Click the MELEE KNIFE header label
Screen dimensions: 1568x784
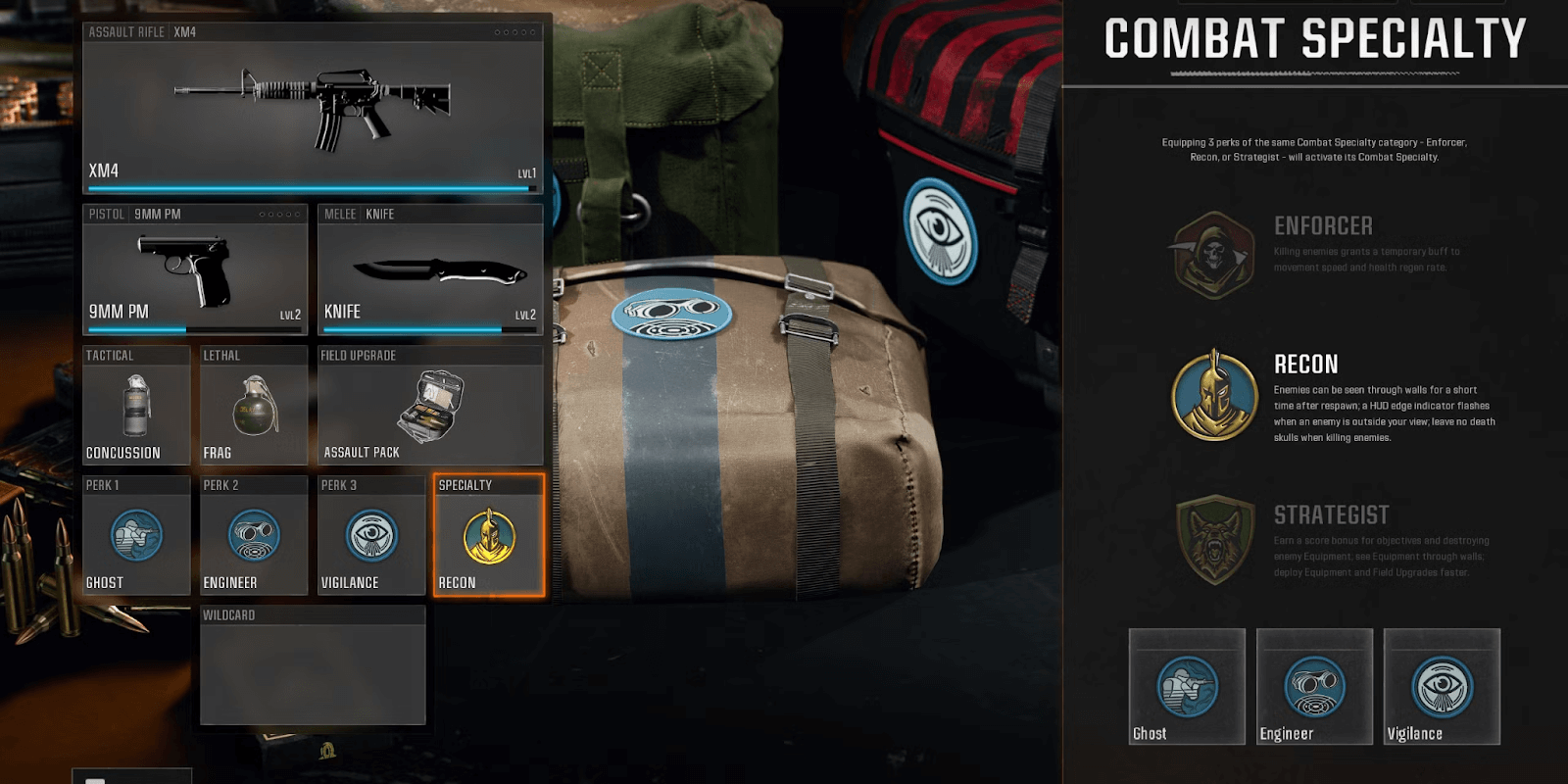pyautogui.click(x=359, y=213)
